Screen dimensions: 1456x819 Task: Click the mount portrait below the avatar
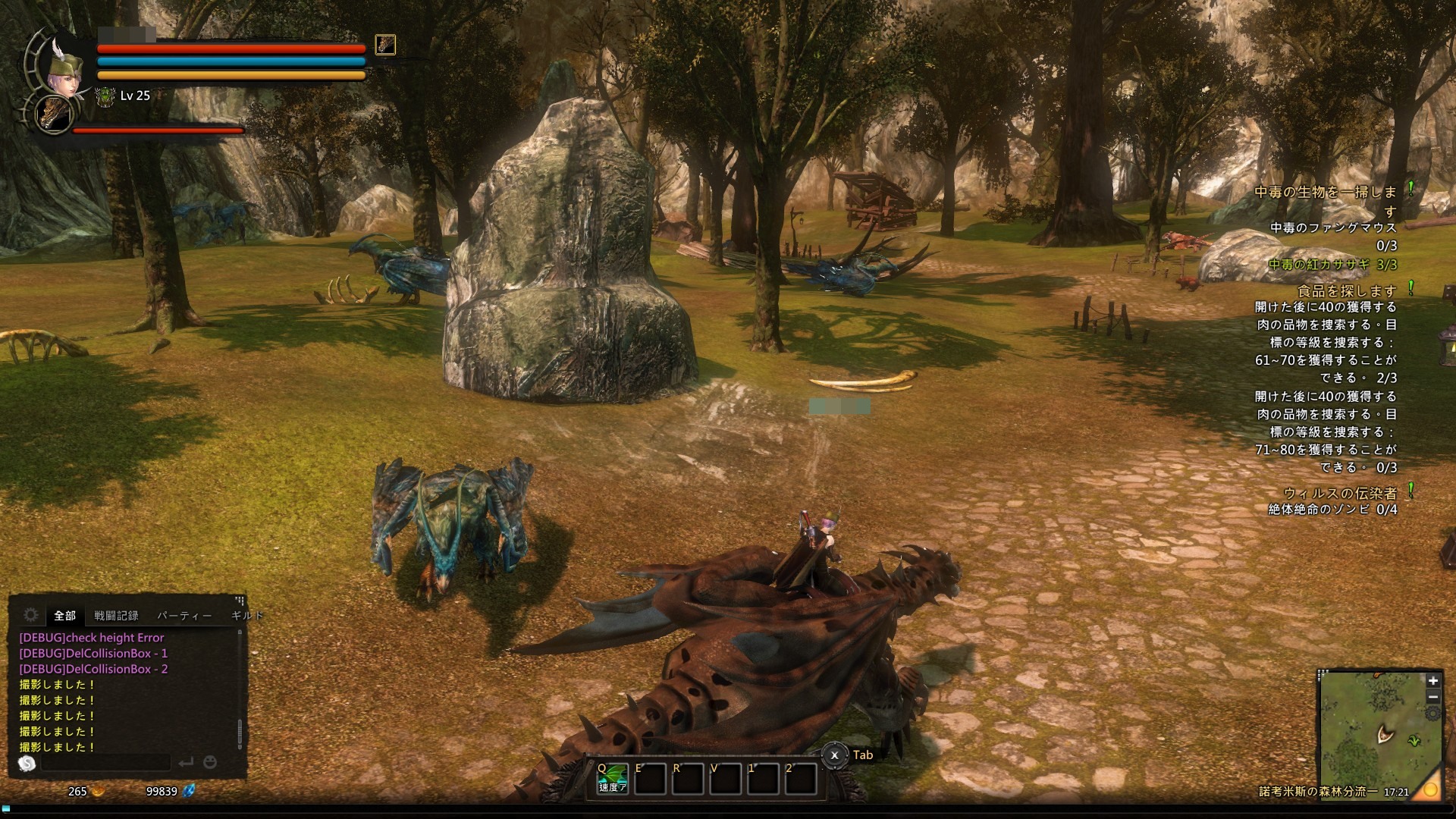coord(55,115)
